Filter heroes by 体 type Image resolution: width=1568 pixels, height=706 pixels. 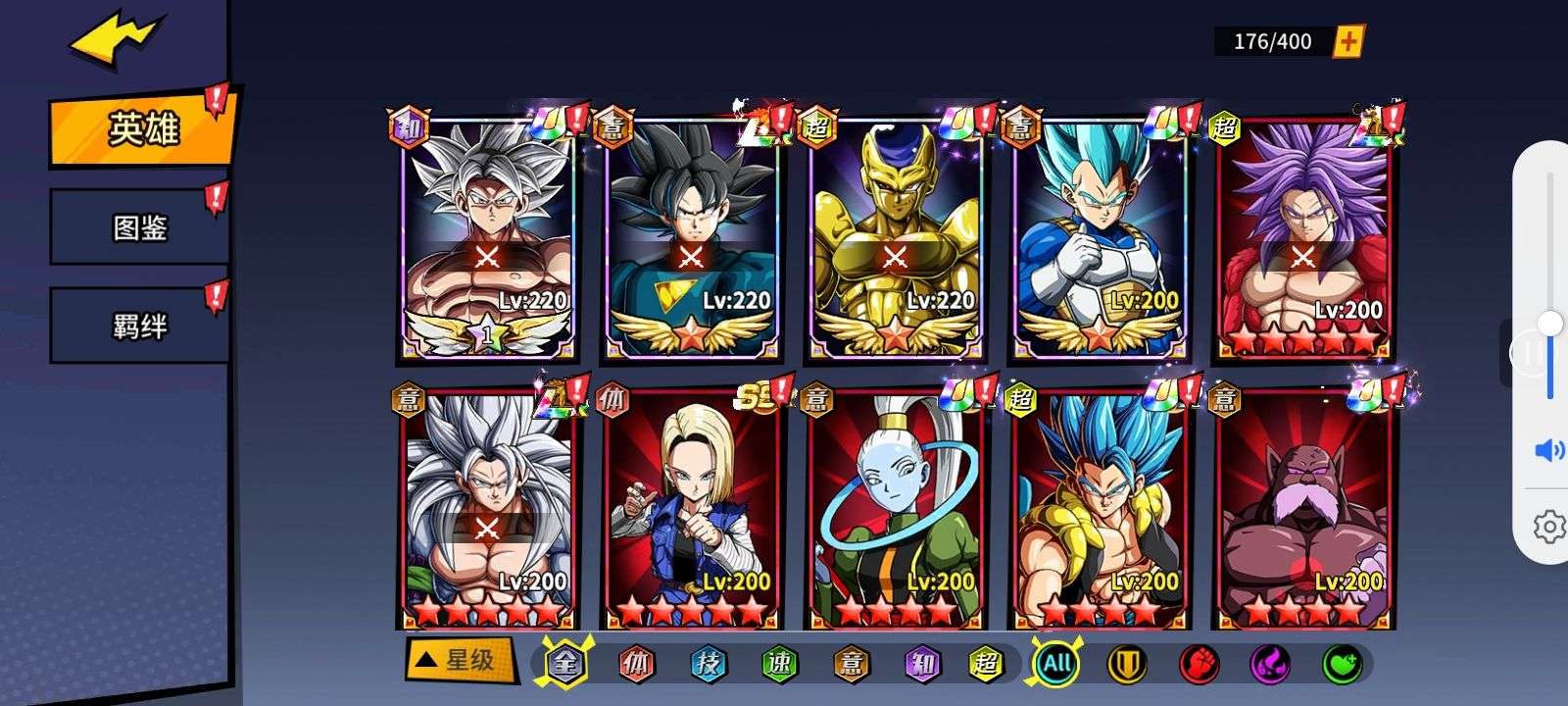click(636, 664)
